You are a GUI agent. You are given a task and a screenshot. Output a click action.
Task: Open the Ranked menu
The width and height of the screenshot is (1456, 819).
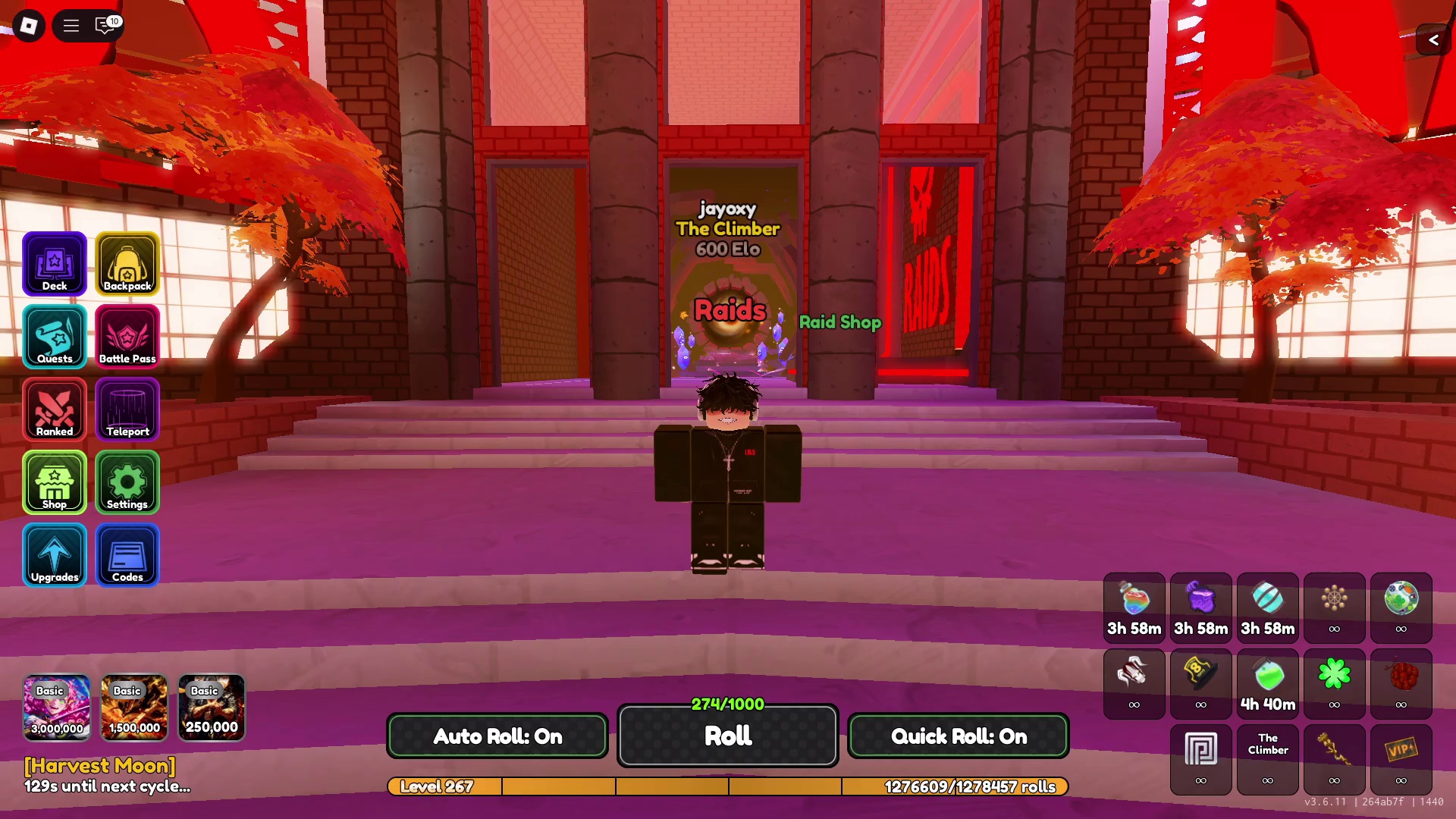point(55,409)
